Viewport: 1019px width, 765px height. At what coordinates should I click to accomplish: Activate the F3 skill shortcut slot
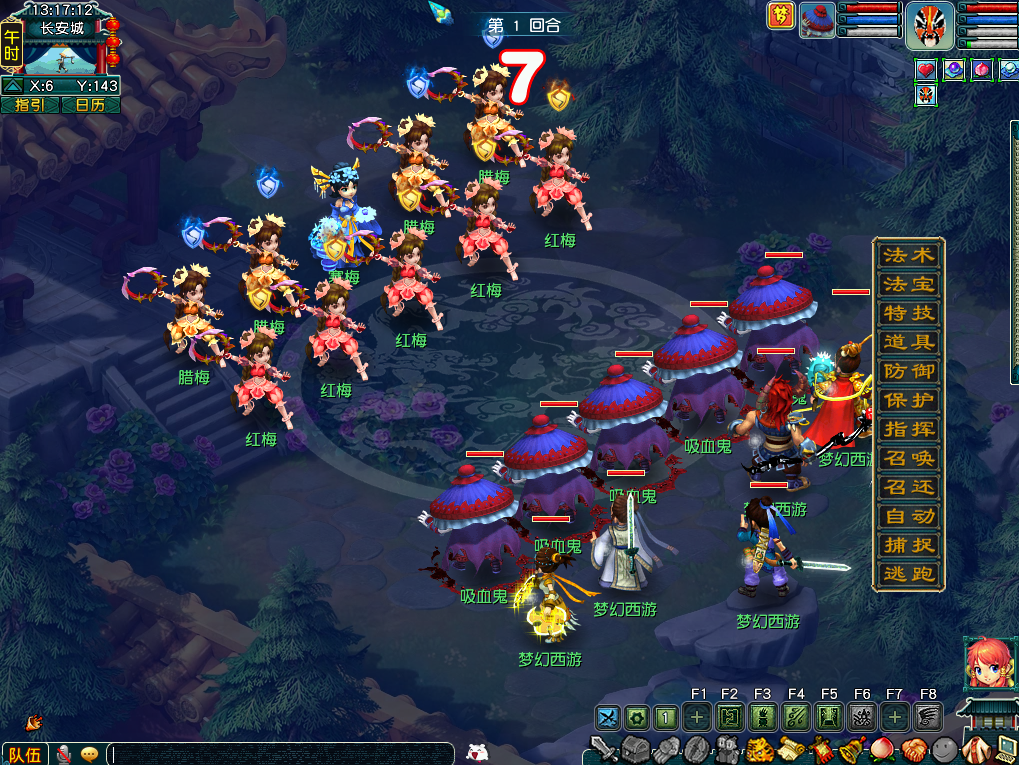click(x=762, y=716)
